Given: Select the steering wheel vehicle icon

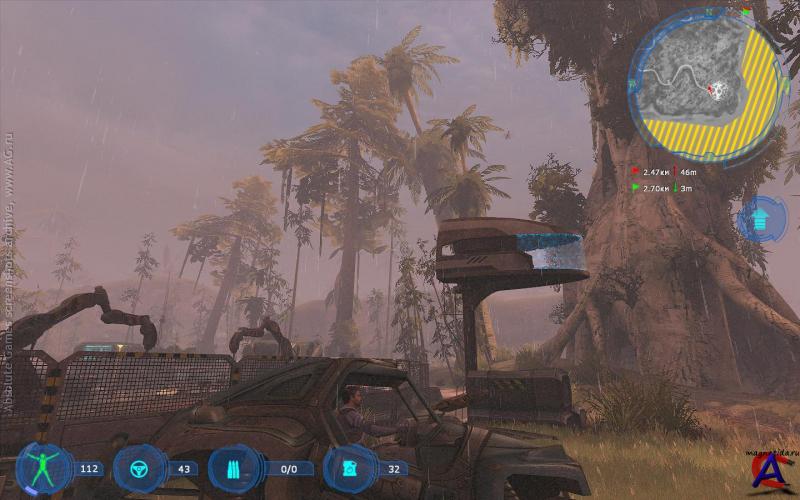Looking at the screenshot, I should click(x=139, y=469).
